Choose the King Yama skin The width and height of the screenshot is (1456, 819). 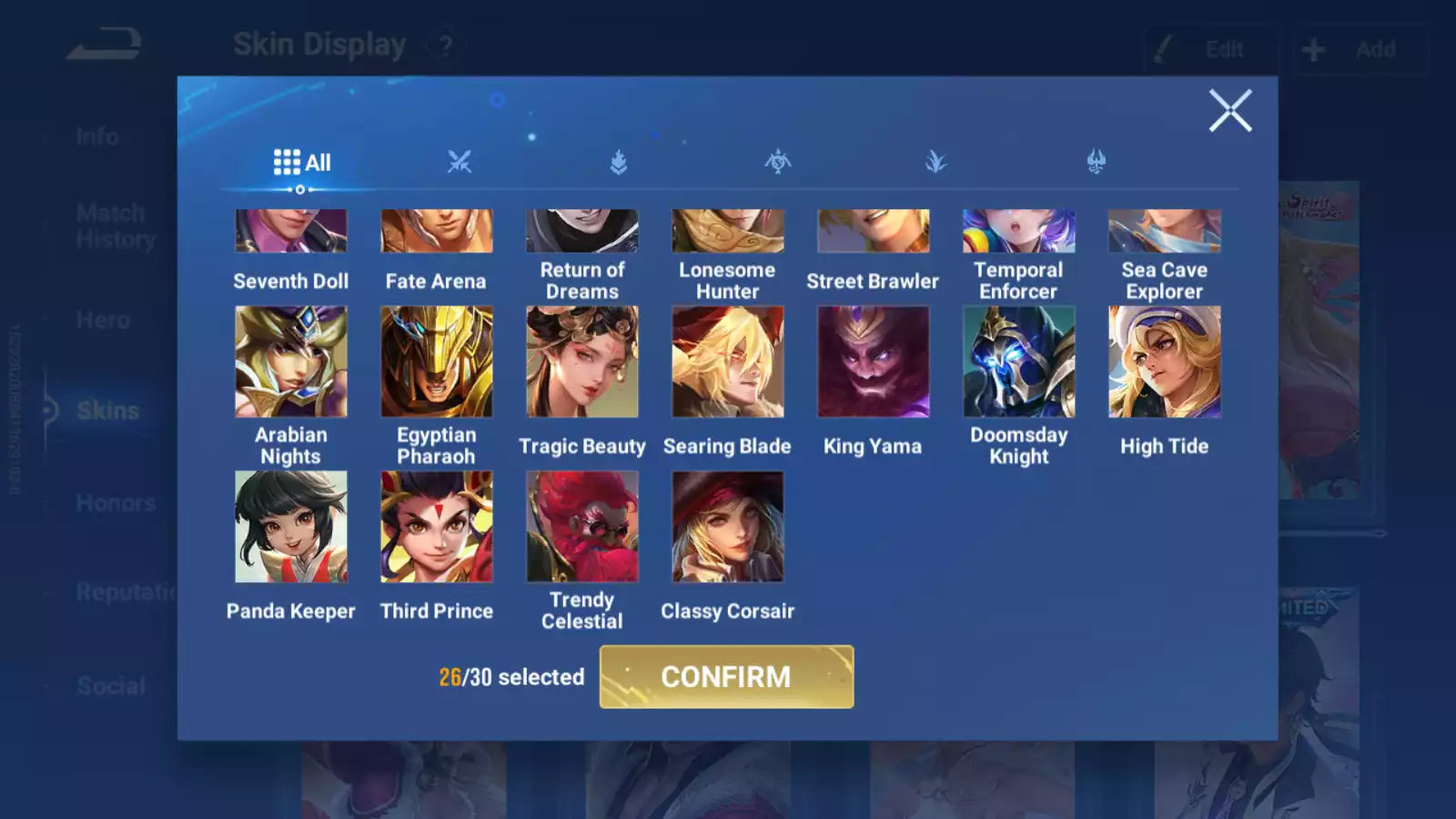[874, 362]
